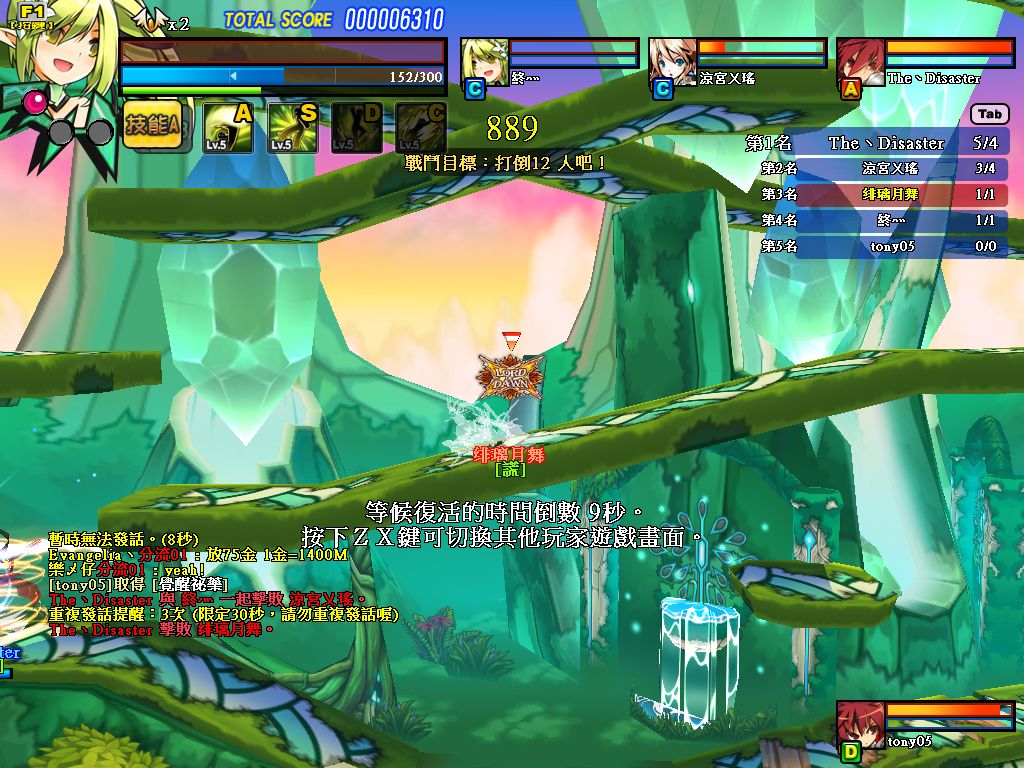The height and width of the screenshot is (768, 1024).
Task: Click the chat log message area
Action: click(220, 585)
